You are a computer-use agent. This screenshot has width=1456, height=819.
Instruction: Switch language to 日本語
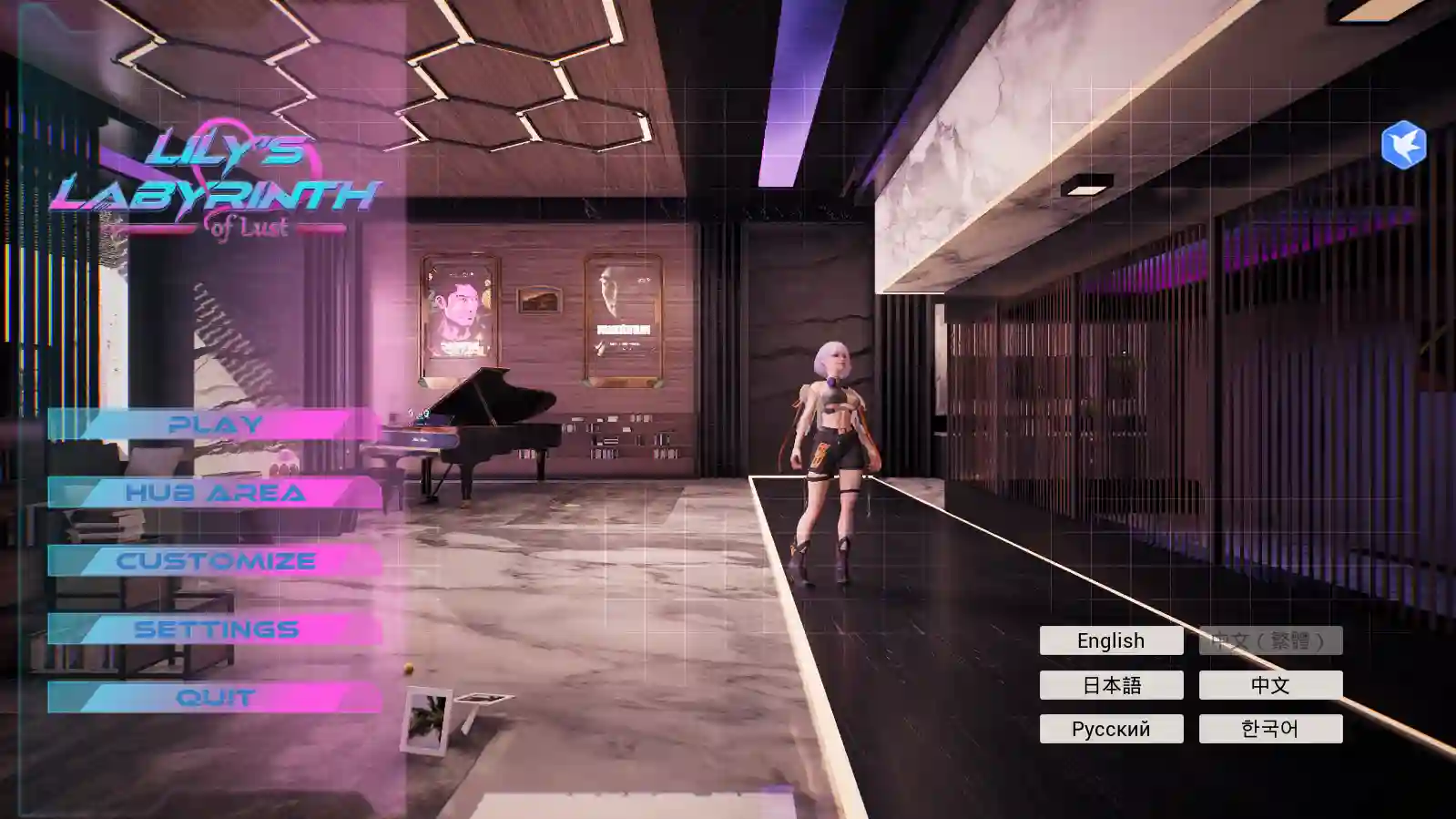[x=1110, y=685]
